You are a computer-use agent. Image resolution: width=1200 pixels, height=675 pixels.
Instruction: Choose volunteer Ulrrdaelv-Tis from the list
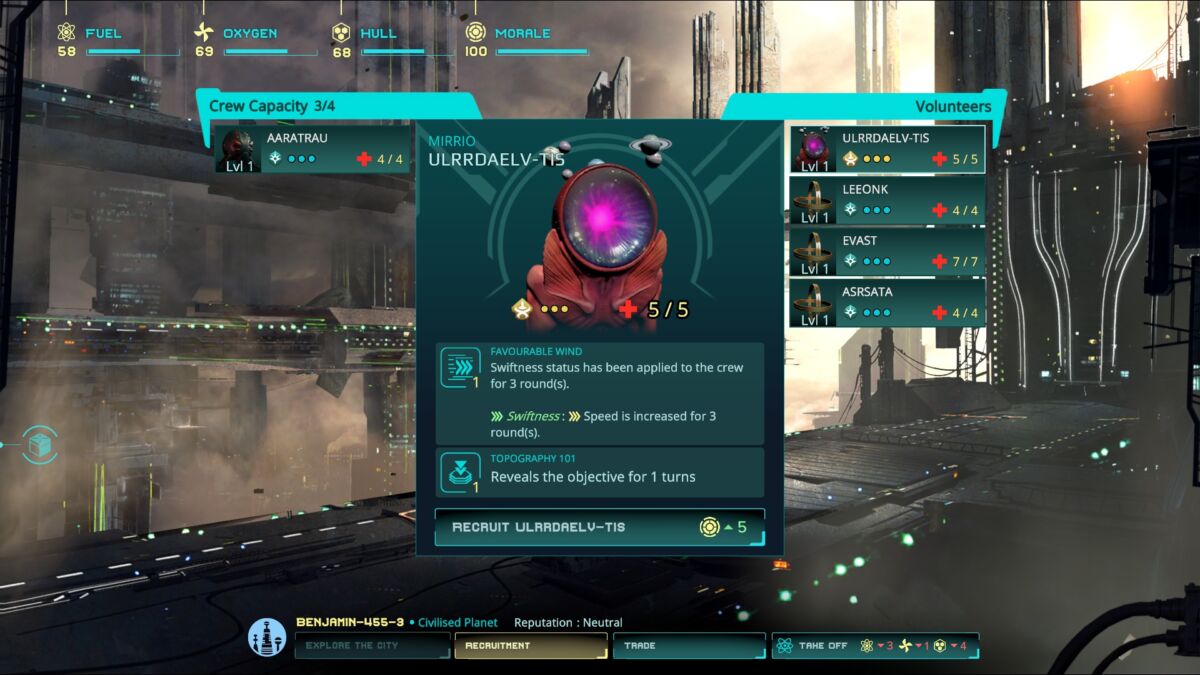[x=887, y=149]
